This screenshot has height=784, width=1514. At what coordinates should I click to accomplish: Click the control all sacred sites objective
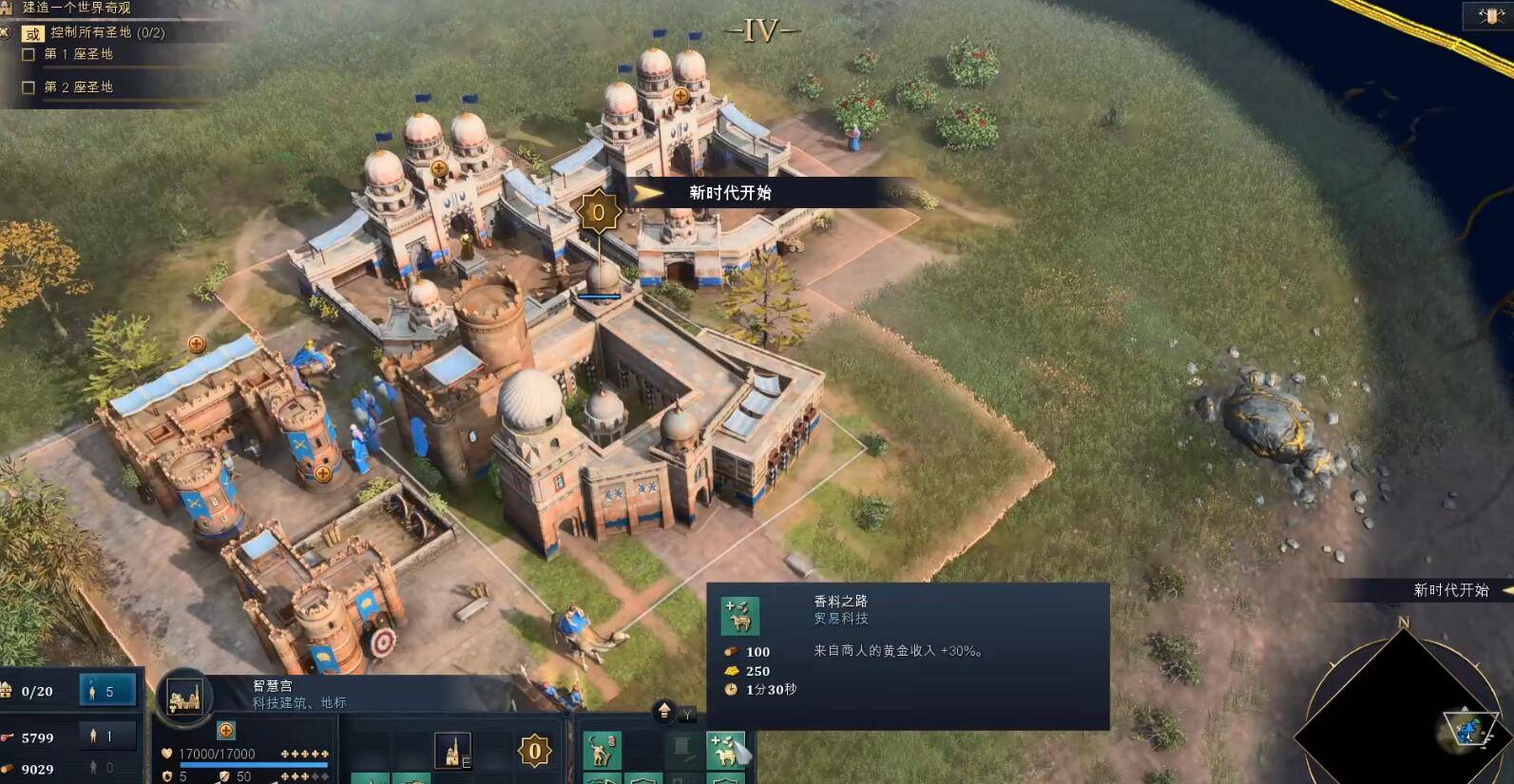point(106,32)
